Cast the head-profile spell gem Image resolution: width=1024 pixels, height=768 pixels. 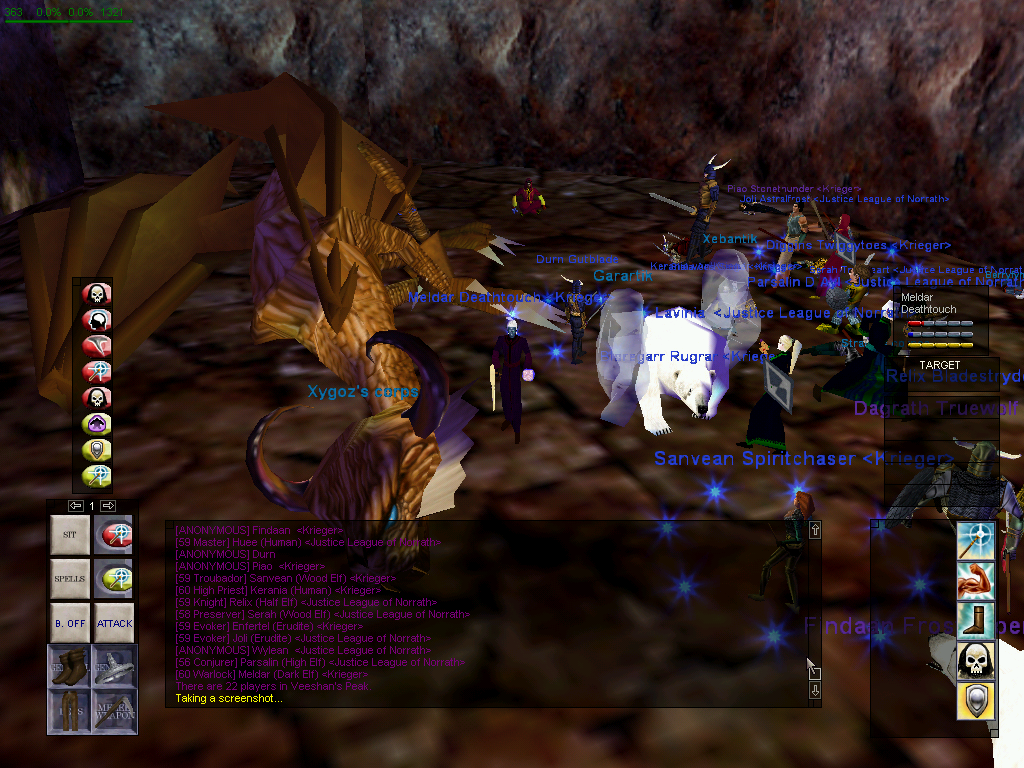pyautogui.click(x=97, y=320)
